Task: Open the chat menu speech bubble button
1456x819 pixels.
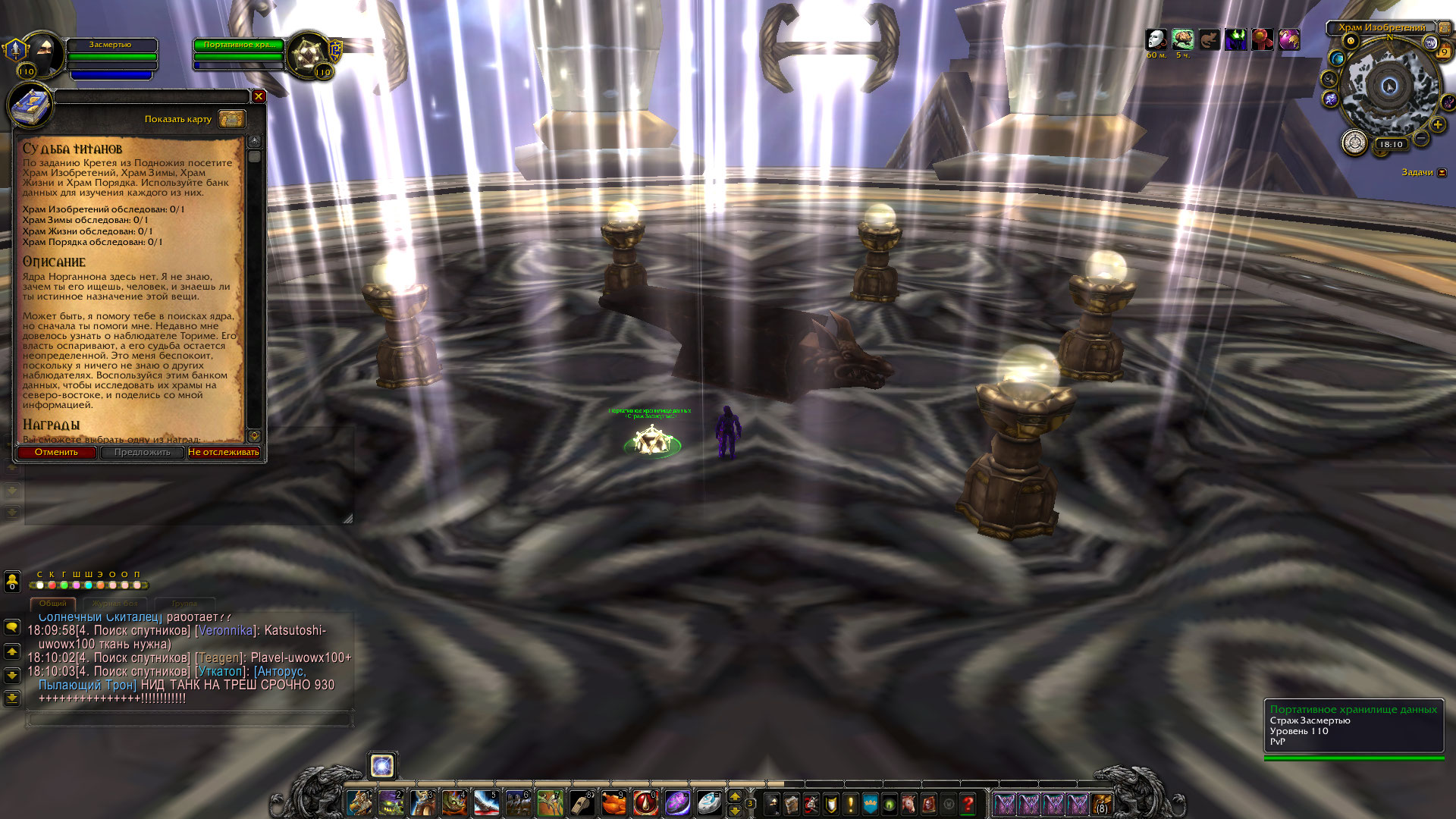Action: pyautogui.click(x=12, y=627)
